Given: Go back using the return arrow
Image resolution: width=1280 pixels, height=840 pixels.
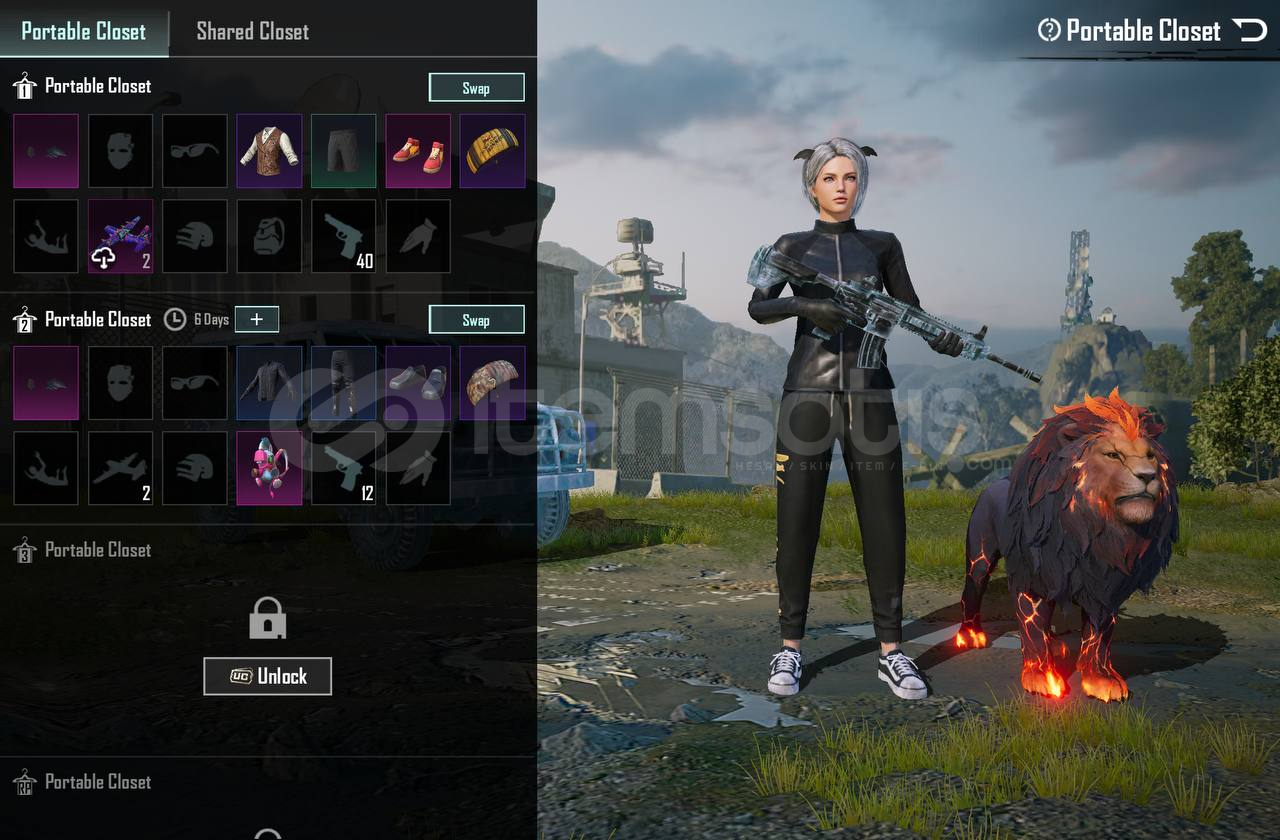Looking at the screenshot, I should point(1250,31).
